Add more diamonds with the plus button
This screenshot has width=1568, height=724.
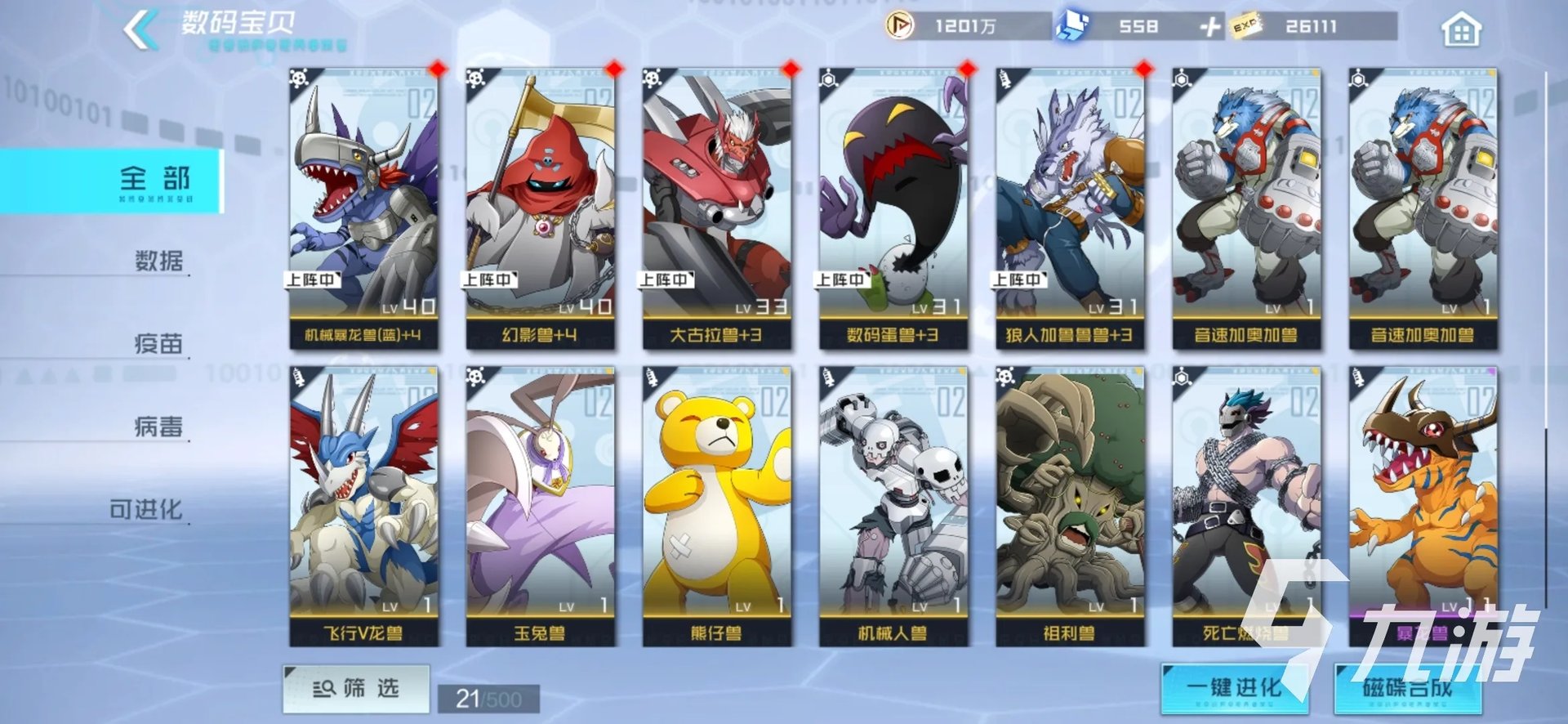1209,27
